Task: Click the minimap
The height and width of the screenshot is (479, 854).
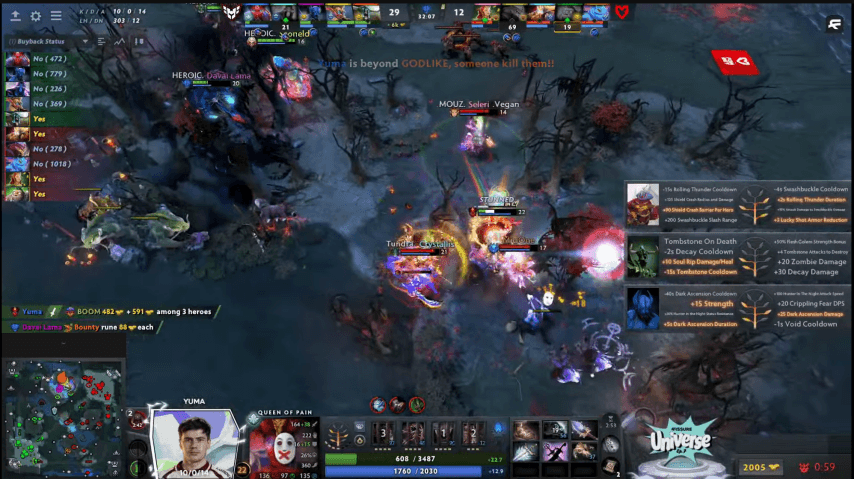Action: pos(63,417)
